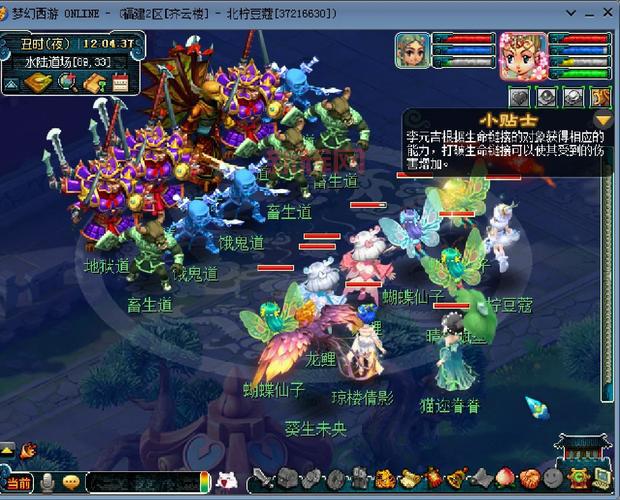
Task: Open the calendar activity icon
Action: point(120,82)
